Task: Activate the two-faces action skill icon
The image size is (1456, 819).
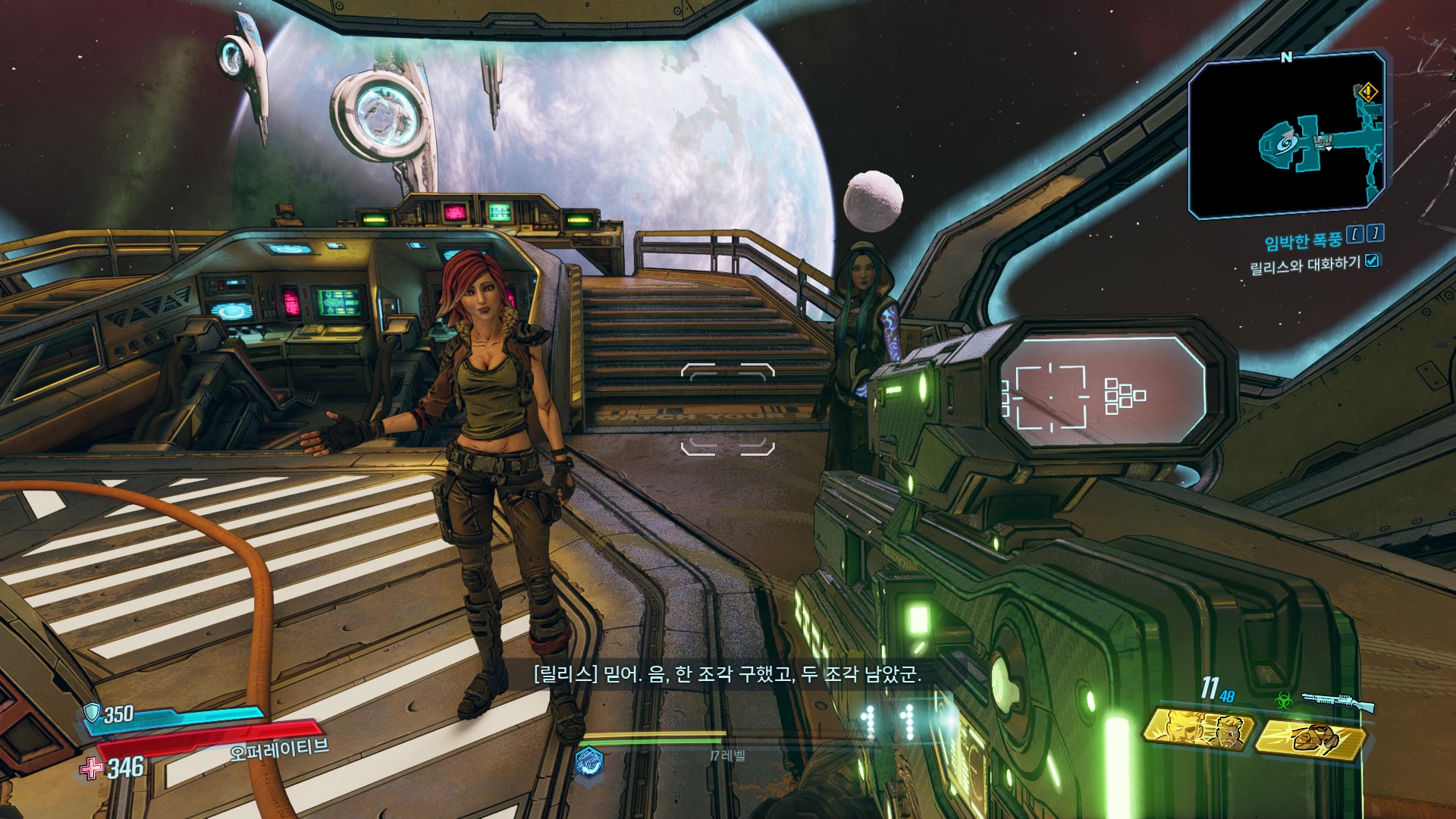Action: pyautogui.click(x=1199, y=730)
